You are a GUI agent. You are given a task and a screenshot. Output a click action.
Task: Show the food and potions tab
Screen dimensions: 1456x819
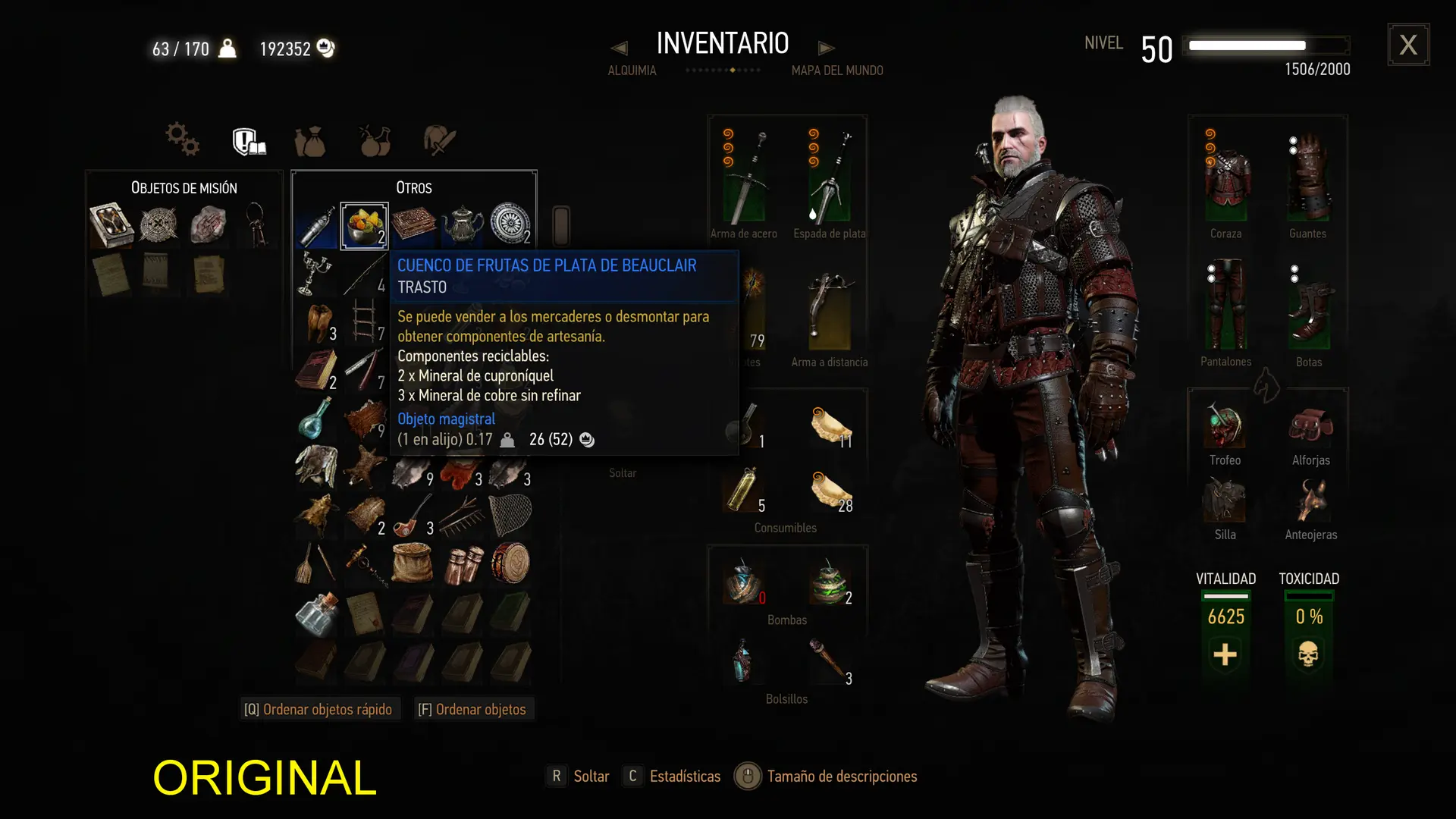pyautogui.click(x=375, y=141)
